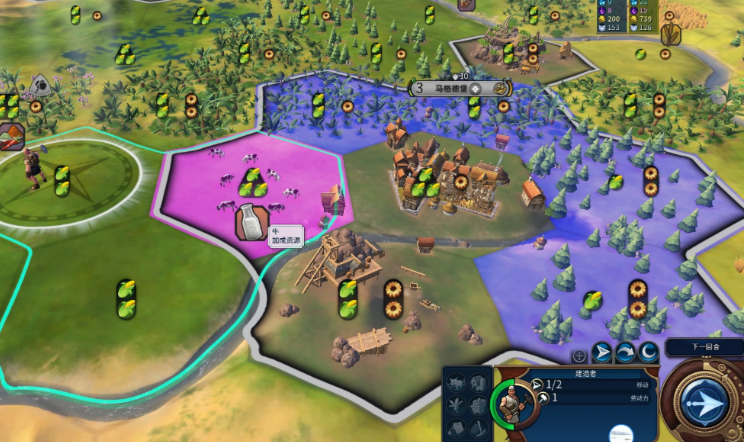This screenshot has width=744, height=442.
Task: Put the builder to sleep with moon icon
Action: (648, 352)
